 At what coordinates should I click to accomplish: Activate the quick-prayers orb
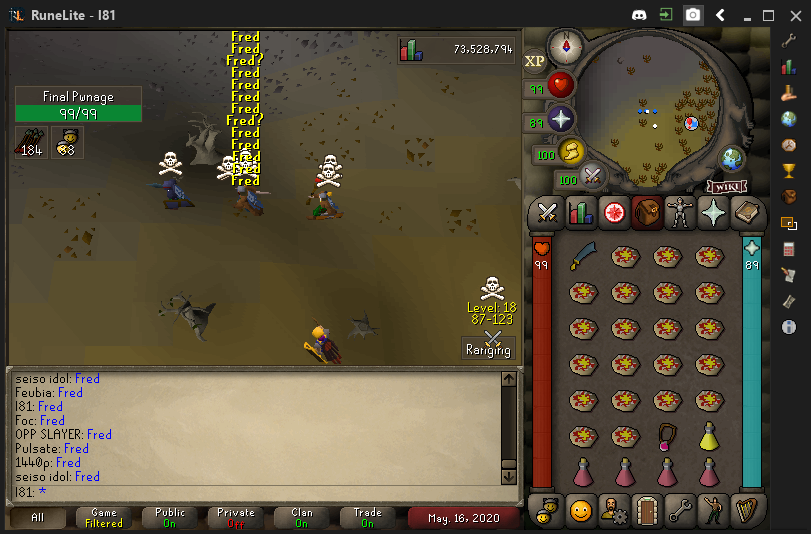(x=559, y=119)
